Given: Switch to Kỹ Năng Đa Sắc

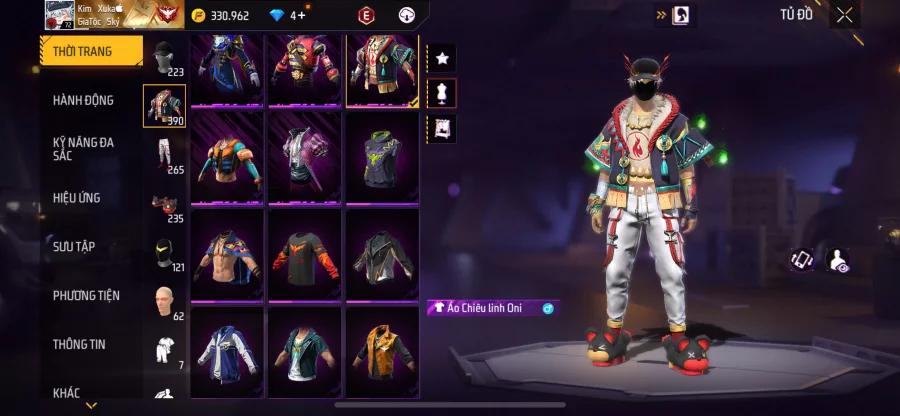Looking at the screenshot, I should click(x=84, y=149).
